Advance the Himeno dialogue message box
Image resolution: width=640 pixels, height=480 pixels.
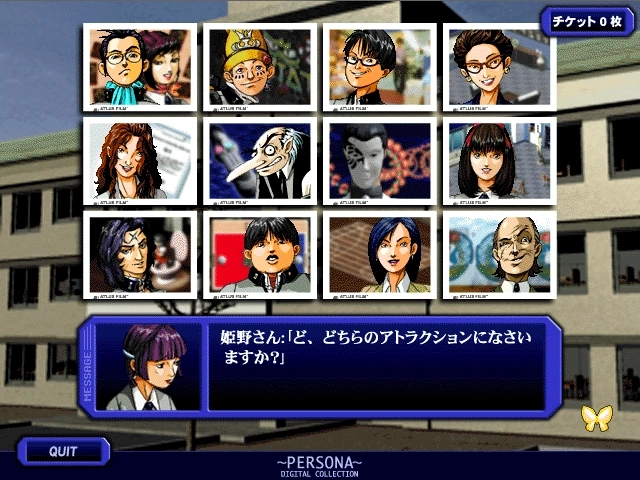point(375,365)
